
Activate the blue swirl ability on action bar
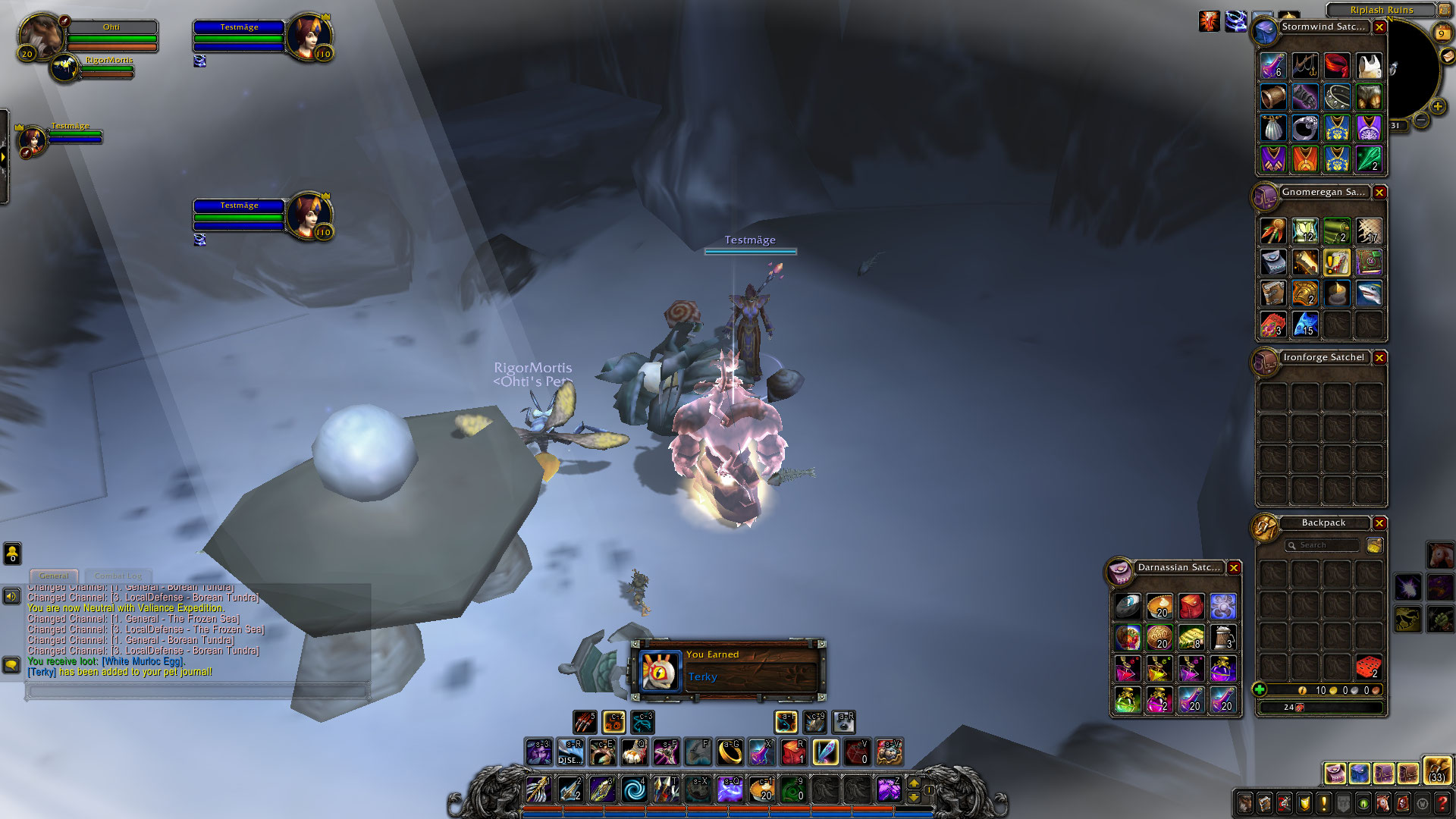[634, 789]
